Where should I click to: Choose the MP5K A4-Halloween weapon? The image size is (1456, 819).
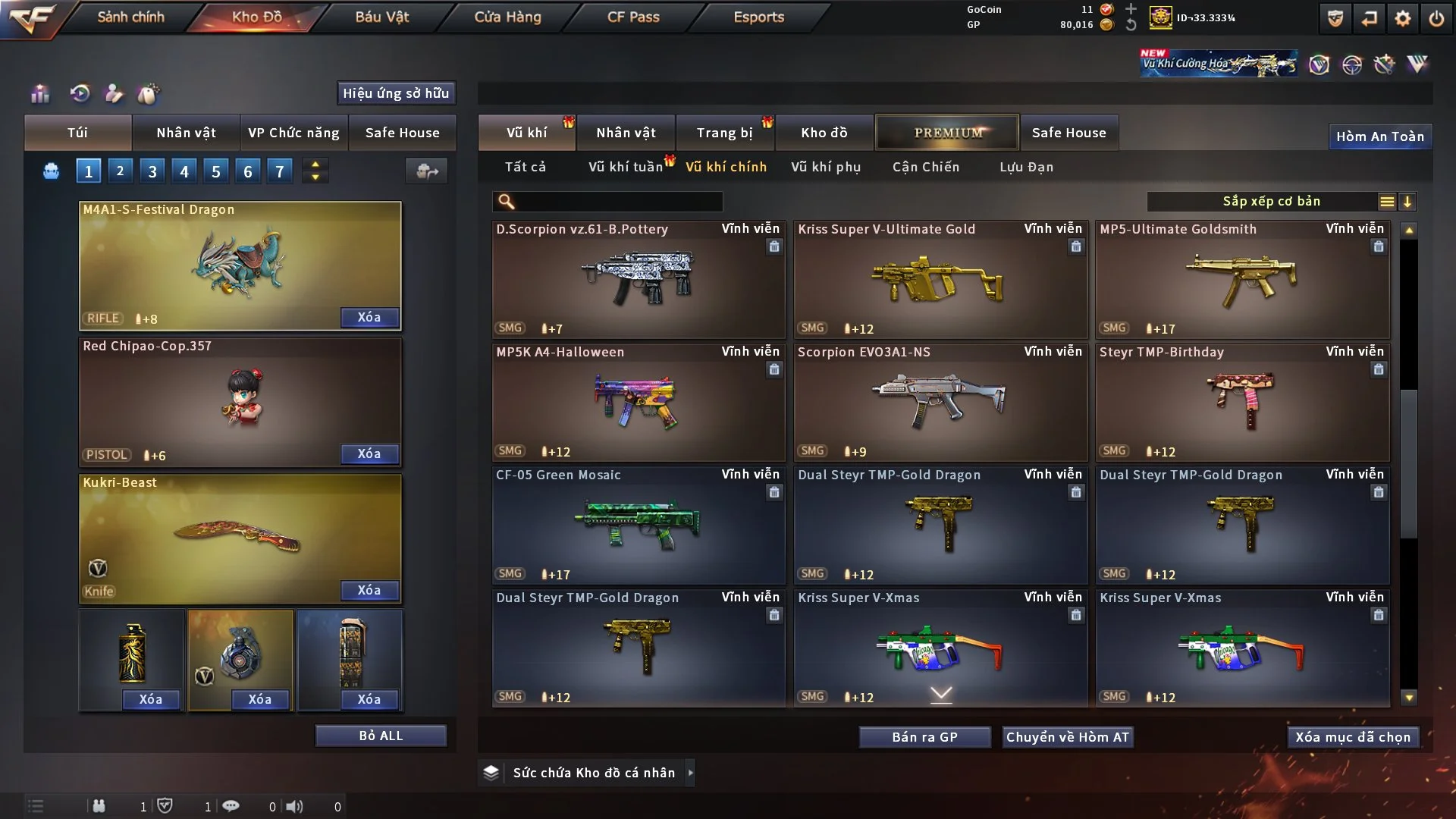coord(638,403)
